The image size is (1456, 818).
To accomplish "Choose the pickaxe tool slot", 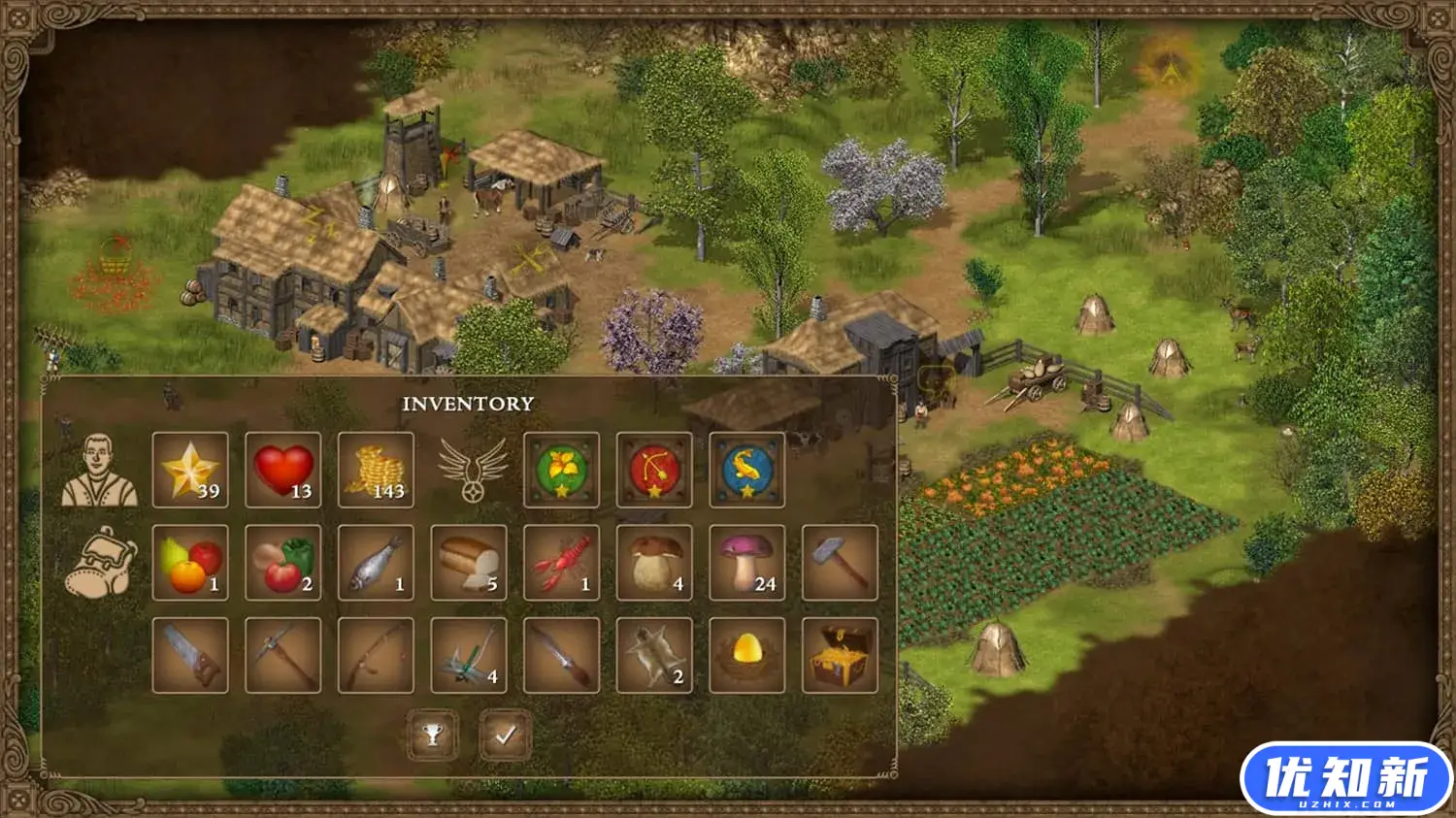I will coord(283,656).
